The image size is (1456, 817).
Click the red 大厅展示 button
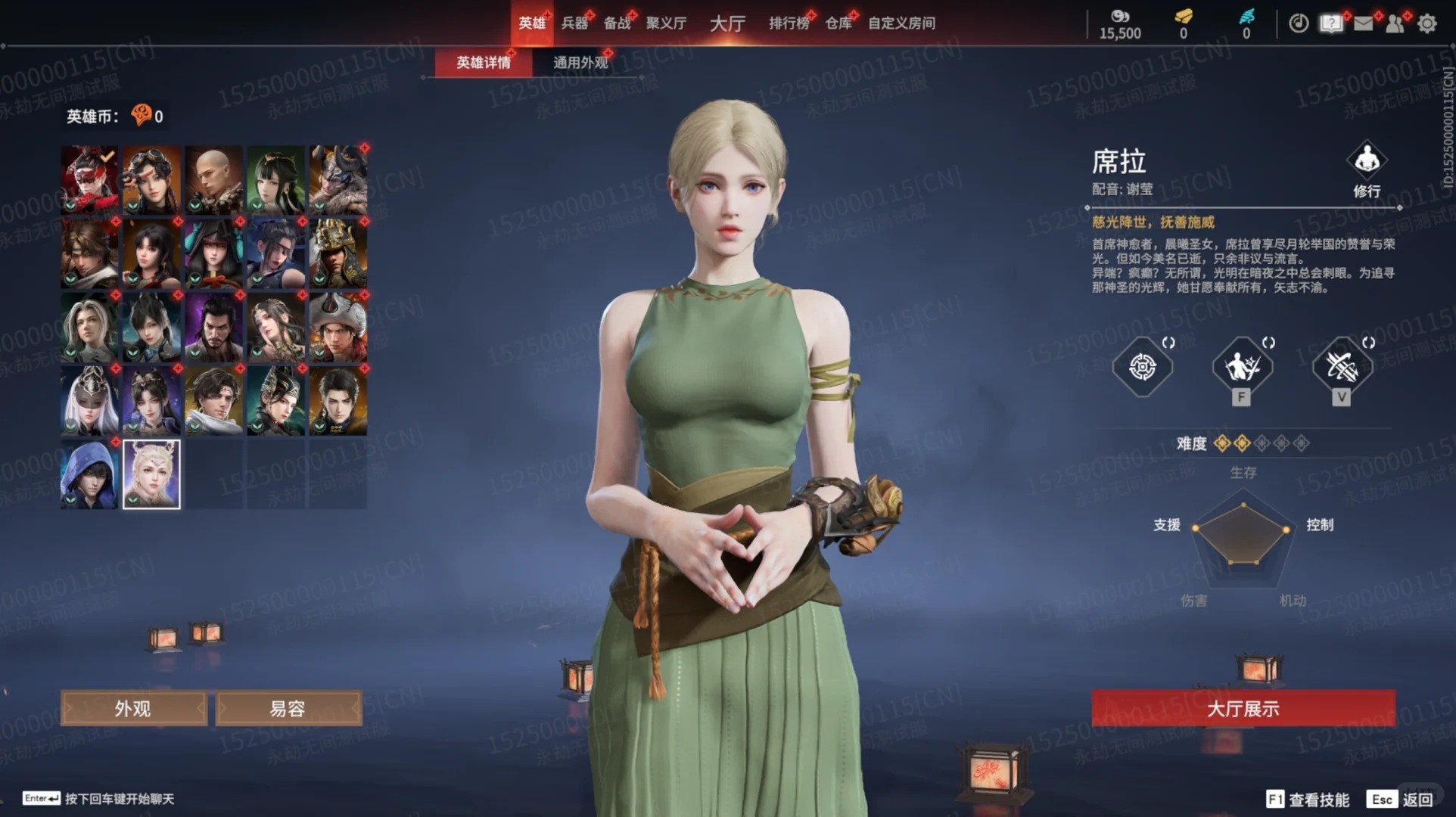[x=1243, y=709]
